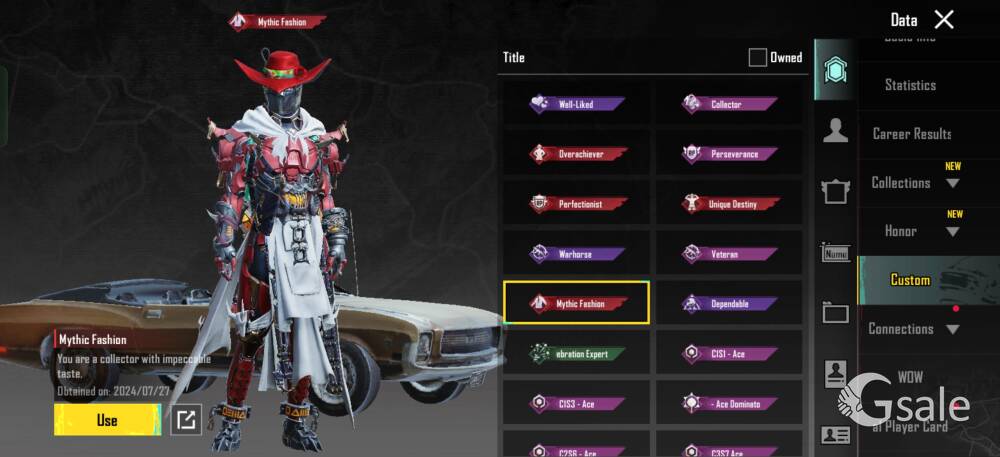This screenshot has height=457, width=1000.
Task: Switch to the avatar silhouette tab
Action: pyautogui.click(x=835, y=129)
